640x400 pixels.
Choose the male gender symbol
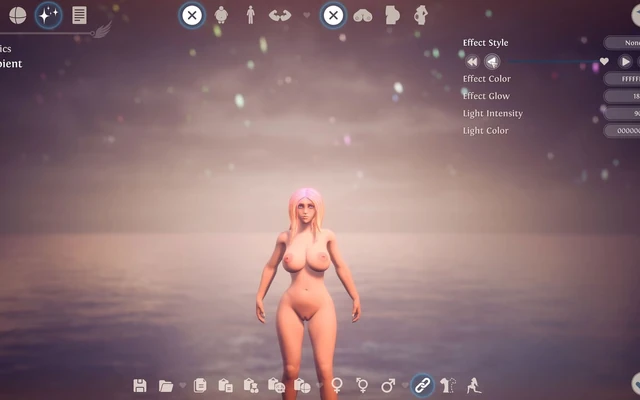[x=388, y=385]
